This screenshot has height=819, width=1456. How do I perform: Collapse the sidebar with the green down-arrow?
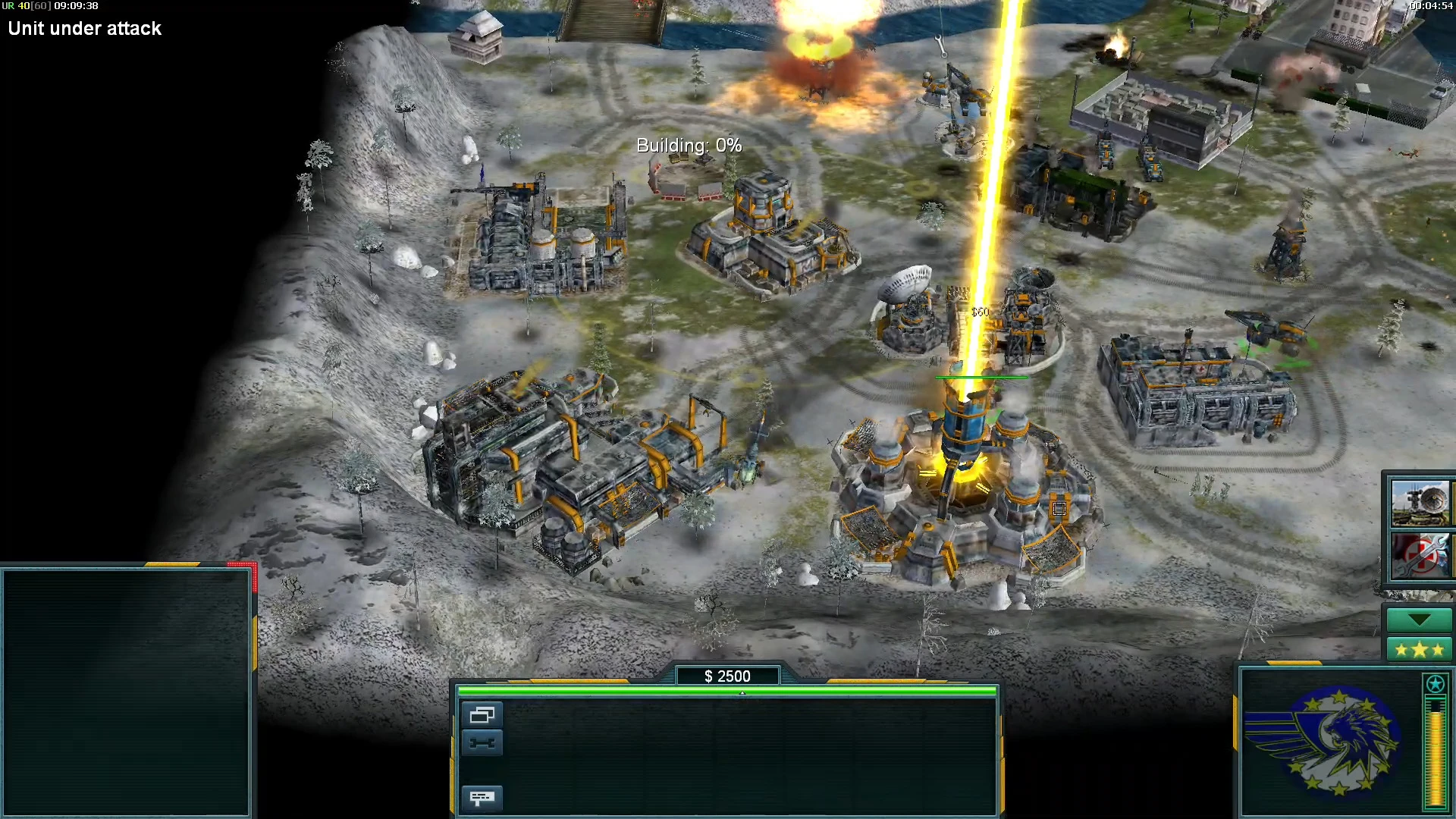pos(1419,620)
